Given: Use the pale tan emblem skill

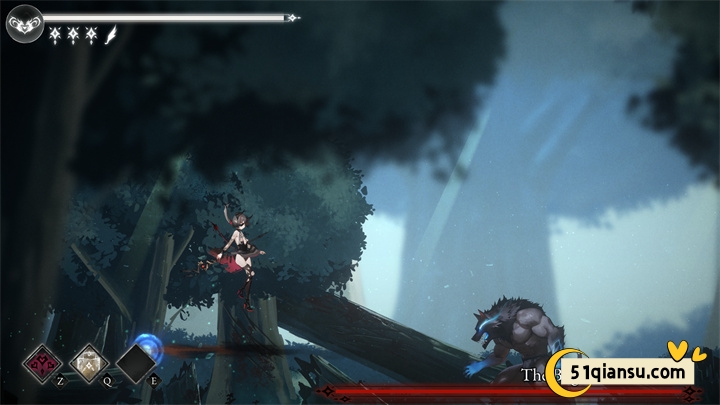Looking at the screenshot, I should [89, 362].
